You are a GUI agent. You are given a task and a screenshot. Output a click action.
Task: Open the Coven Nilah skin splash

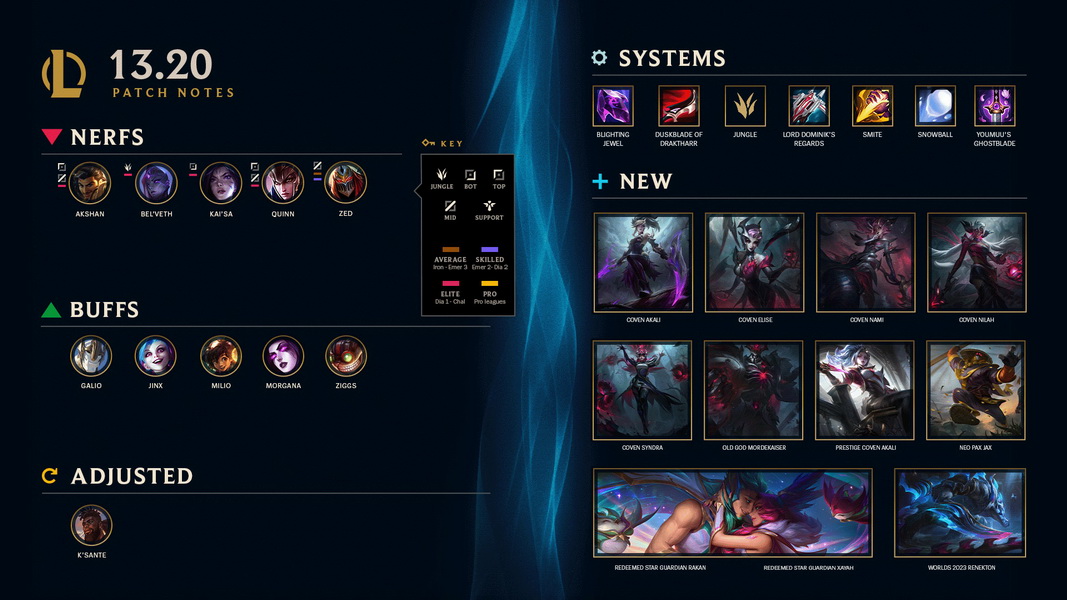point(976,262)
